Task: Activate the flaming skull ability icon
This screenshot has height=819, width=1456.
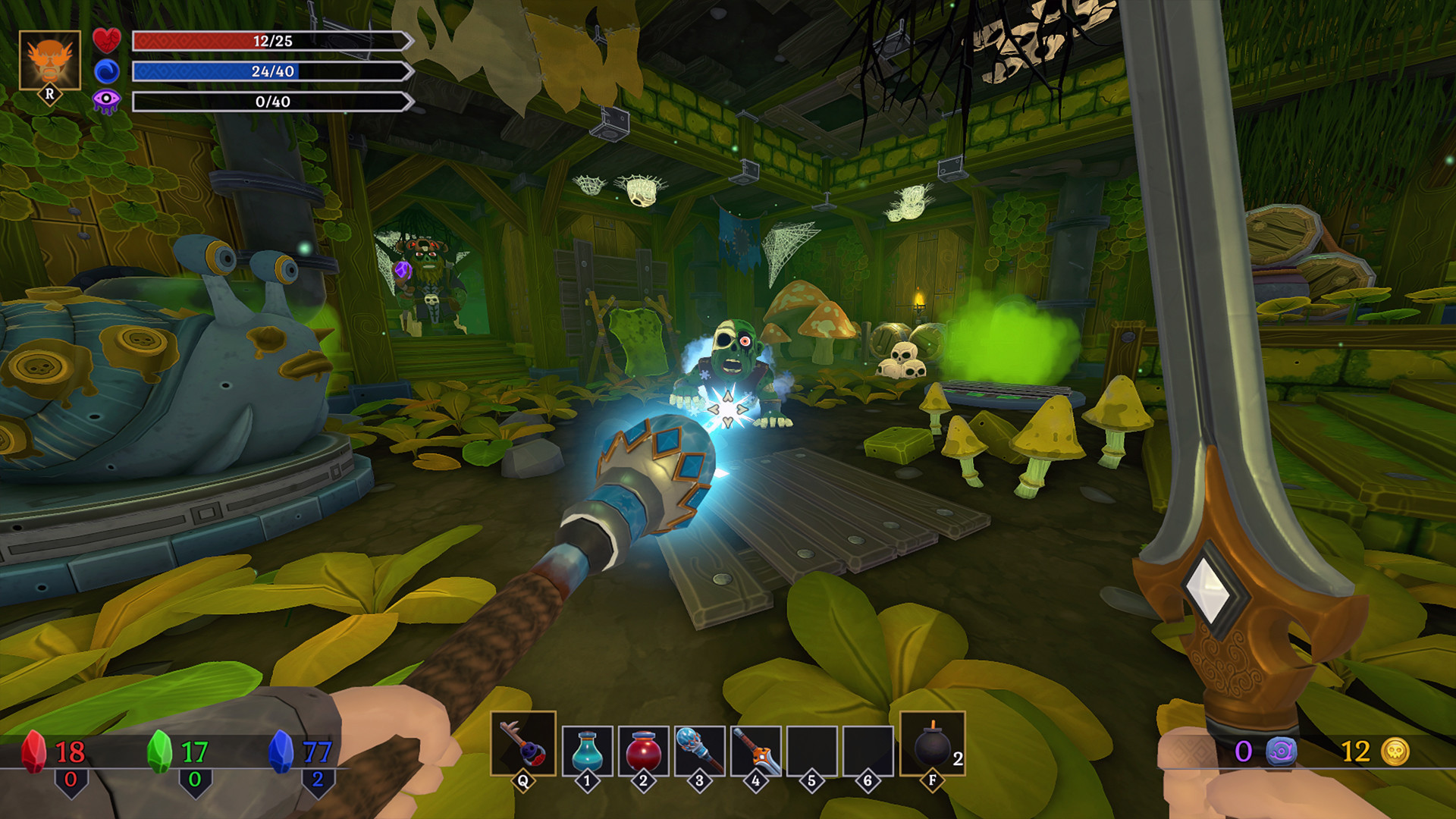Action: 50,61
